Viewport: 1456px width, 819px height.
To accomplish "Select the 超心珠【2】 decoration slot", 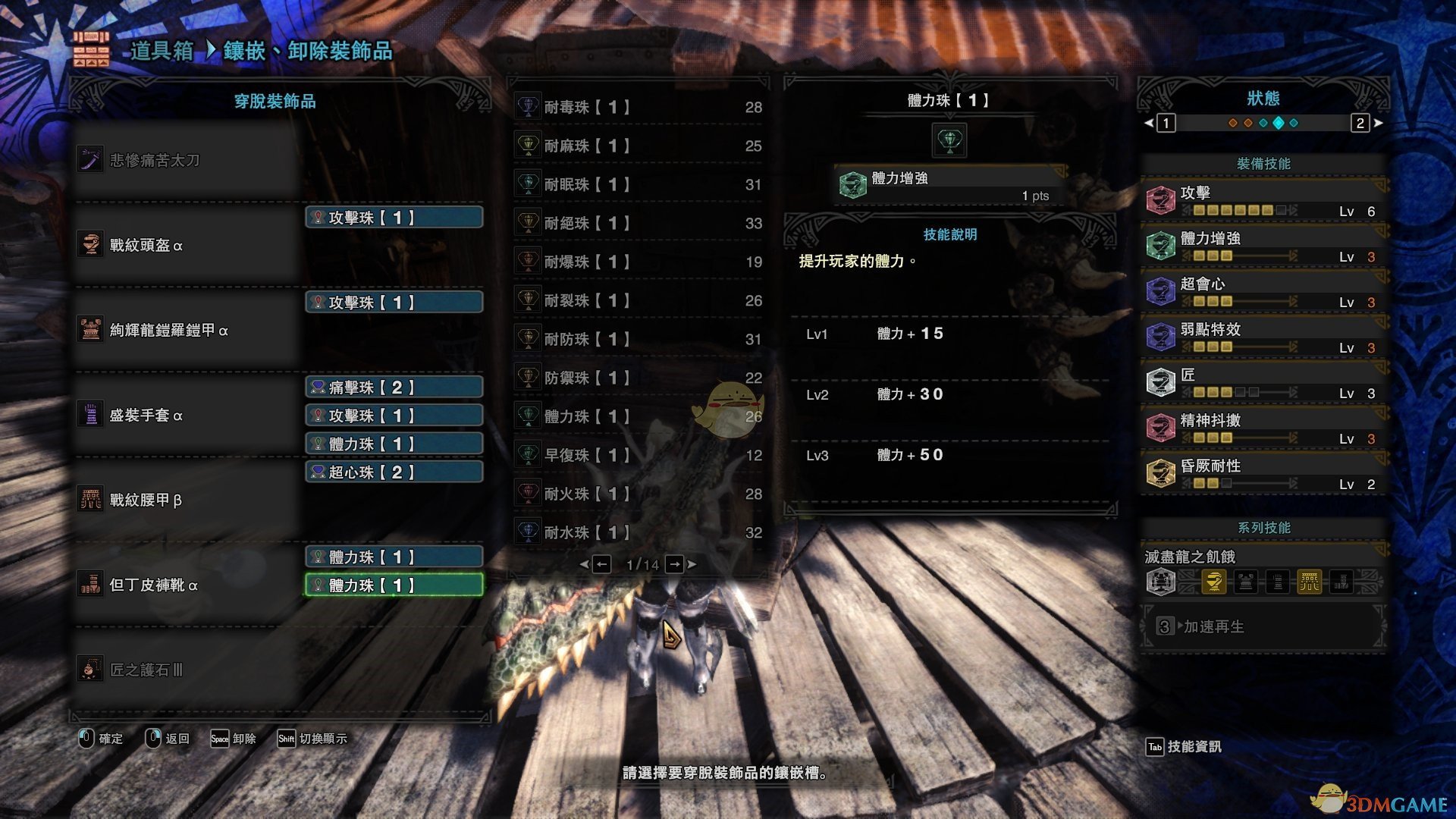I will 394,472.
